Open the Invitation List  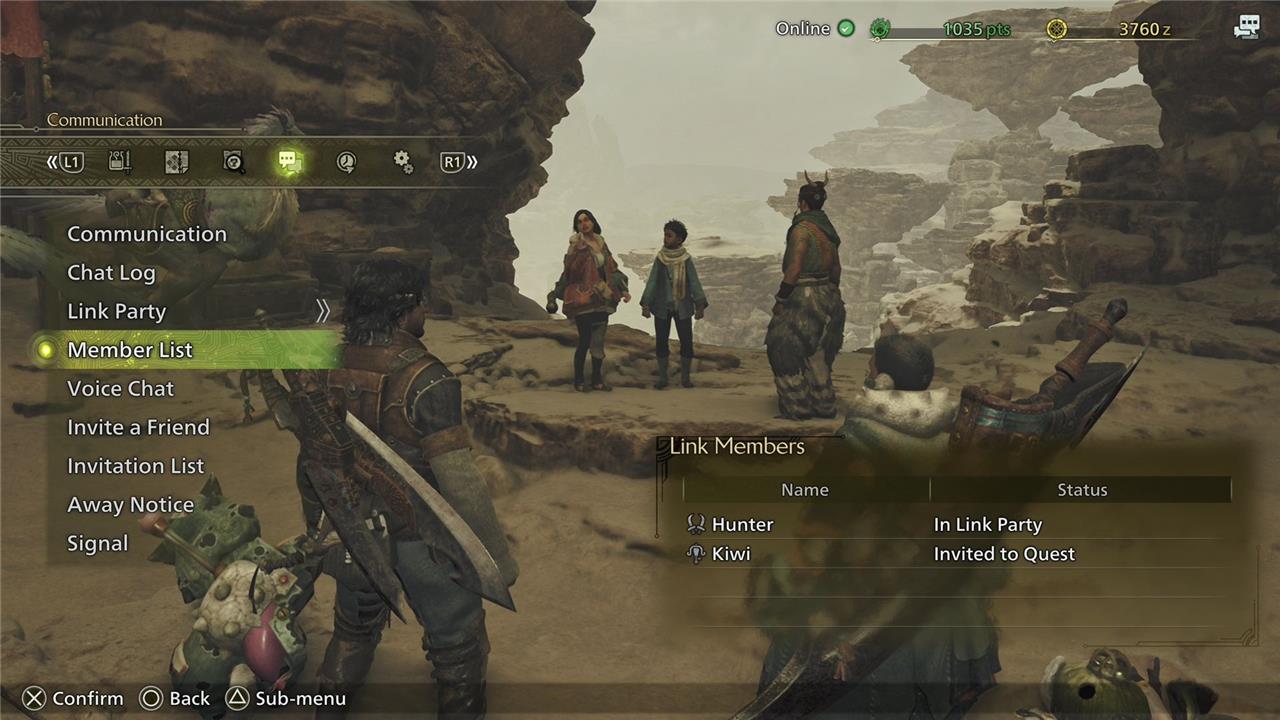pos(135,466)
